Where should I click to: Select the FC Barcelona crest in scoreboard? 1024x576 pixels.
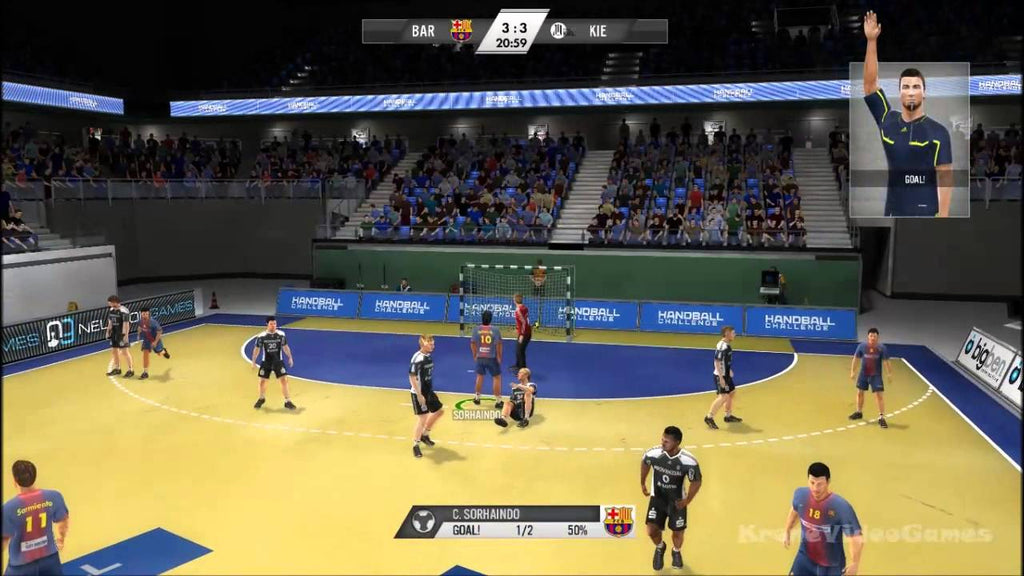pos(461,30)
